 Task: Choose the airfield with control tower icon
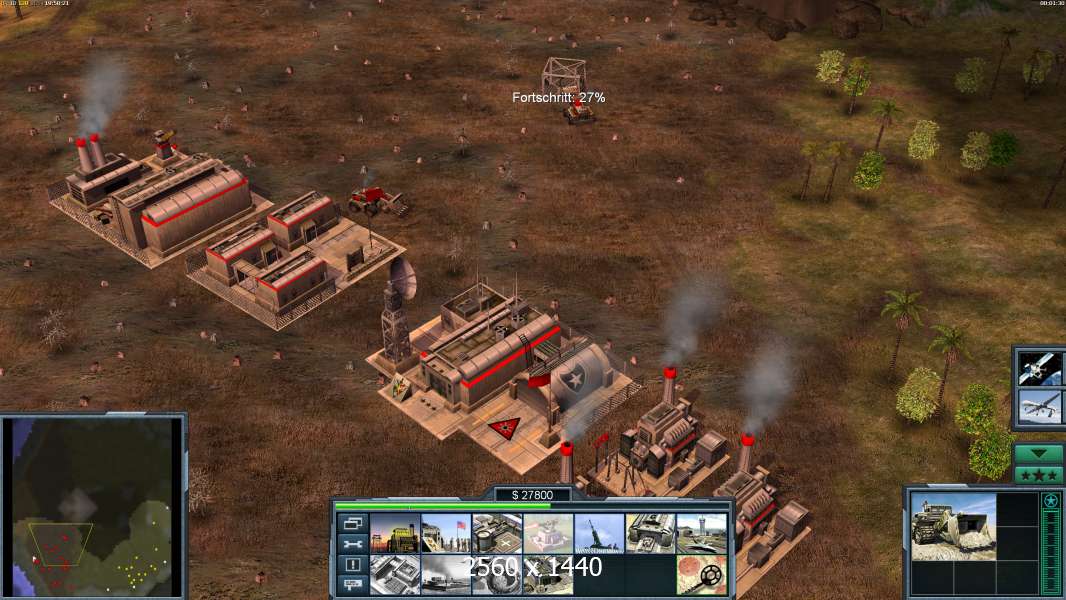(701, 533)
